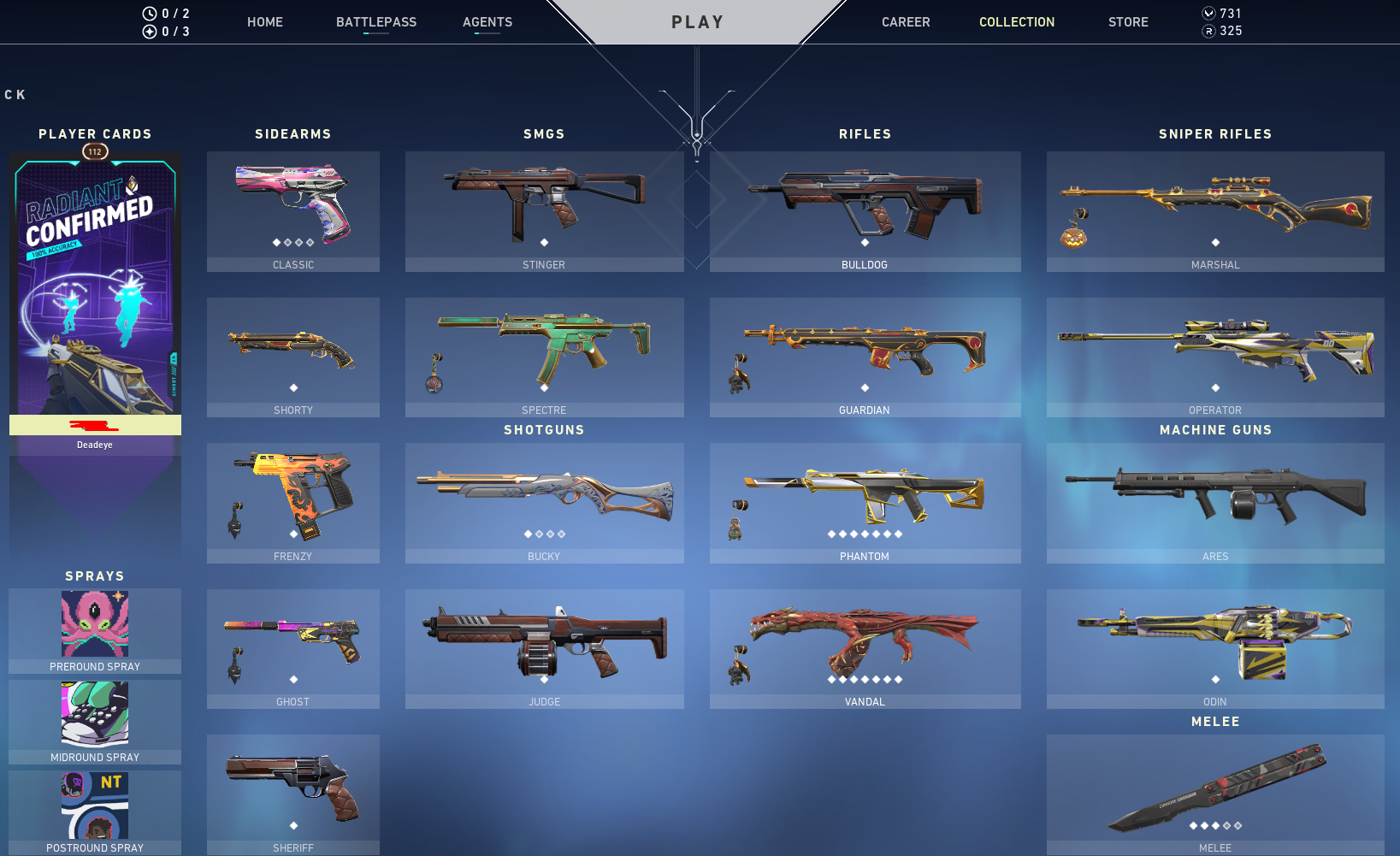Switch to the CAREER tab
The height and width of the screenshot is (856, 1400).
click(906, 22)
